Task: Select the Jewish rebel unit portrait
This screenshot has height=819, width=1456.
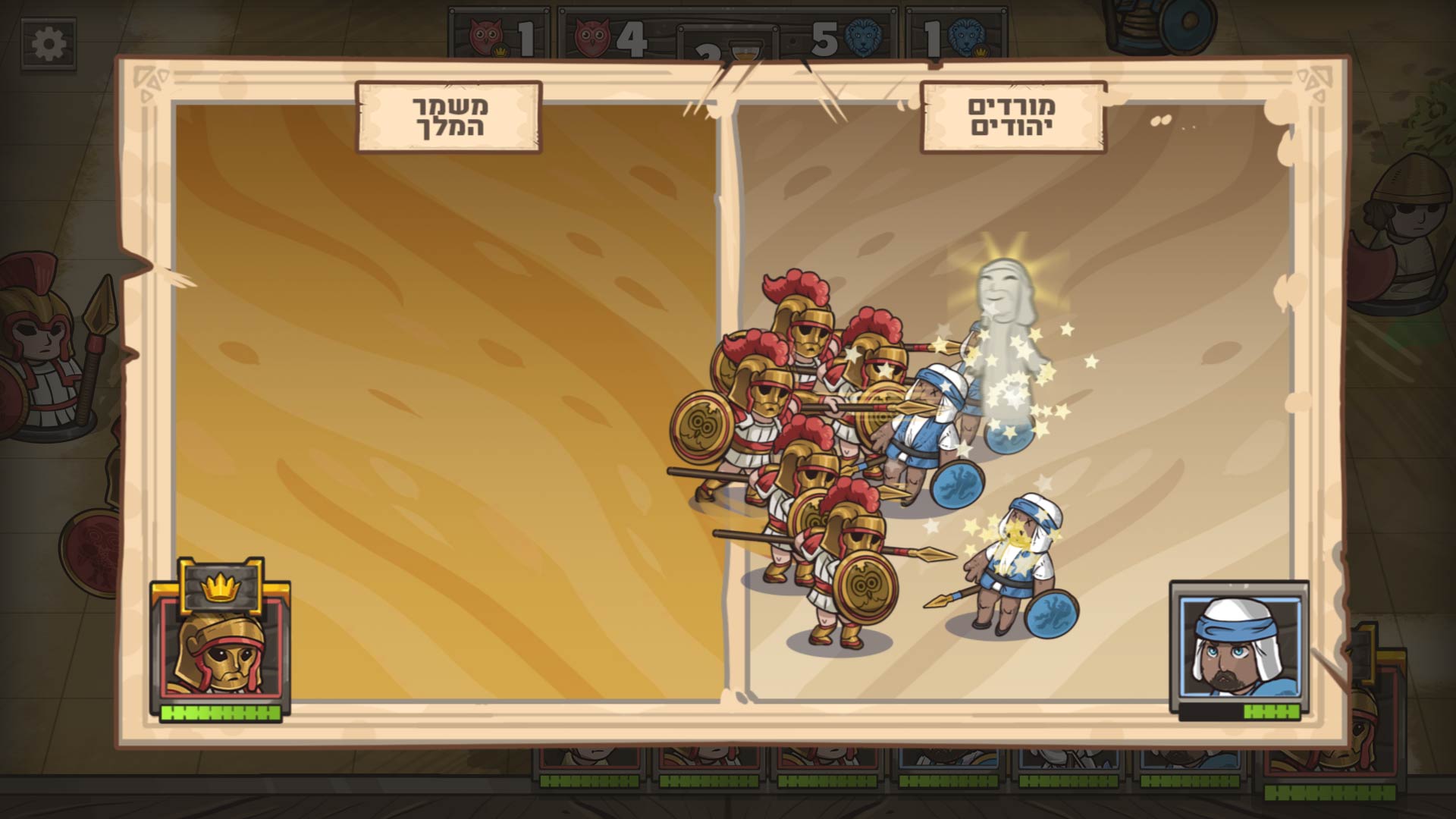Action: (x=1239, y=646)
